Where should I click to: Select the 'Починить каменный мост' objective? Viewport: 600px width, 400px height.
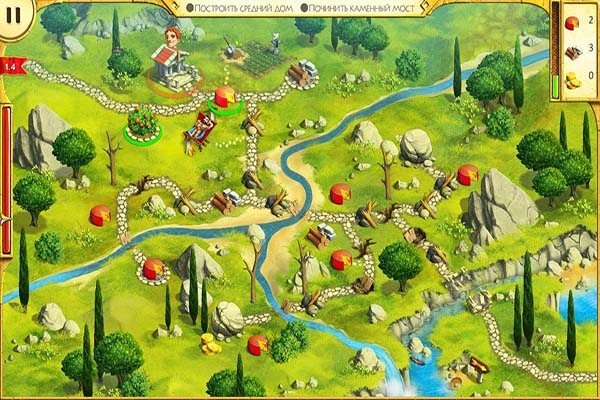(362, 8)
